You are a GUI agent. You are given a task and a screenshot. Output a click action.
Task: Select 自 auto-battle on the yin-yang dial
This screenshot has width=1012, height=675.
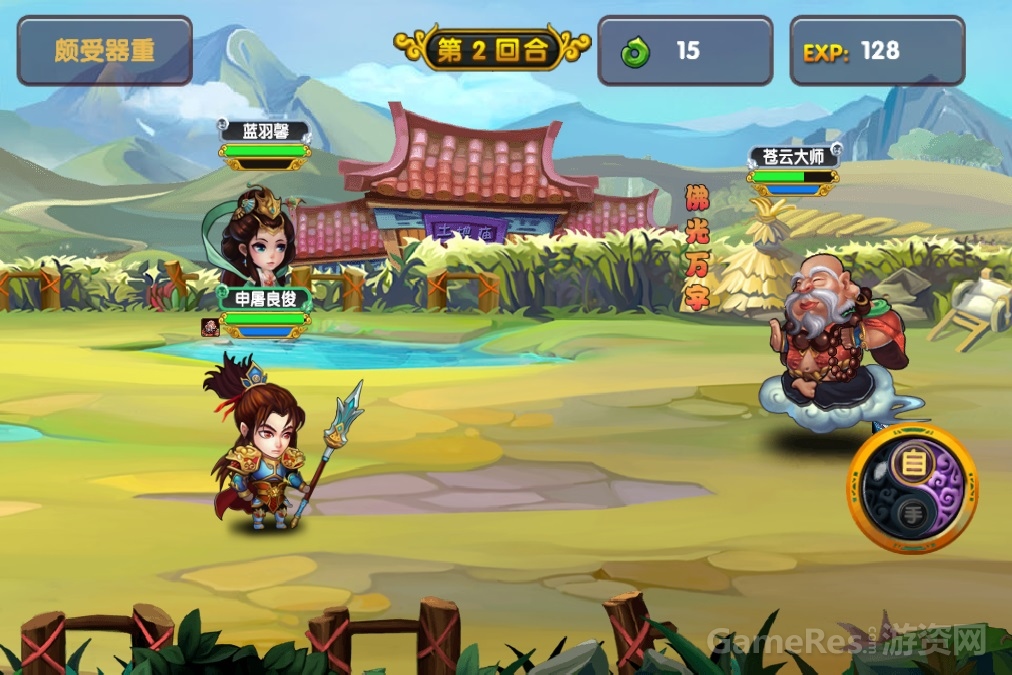911,464
